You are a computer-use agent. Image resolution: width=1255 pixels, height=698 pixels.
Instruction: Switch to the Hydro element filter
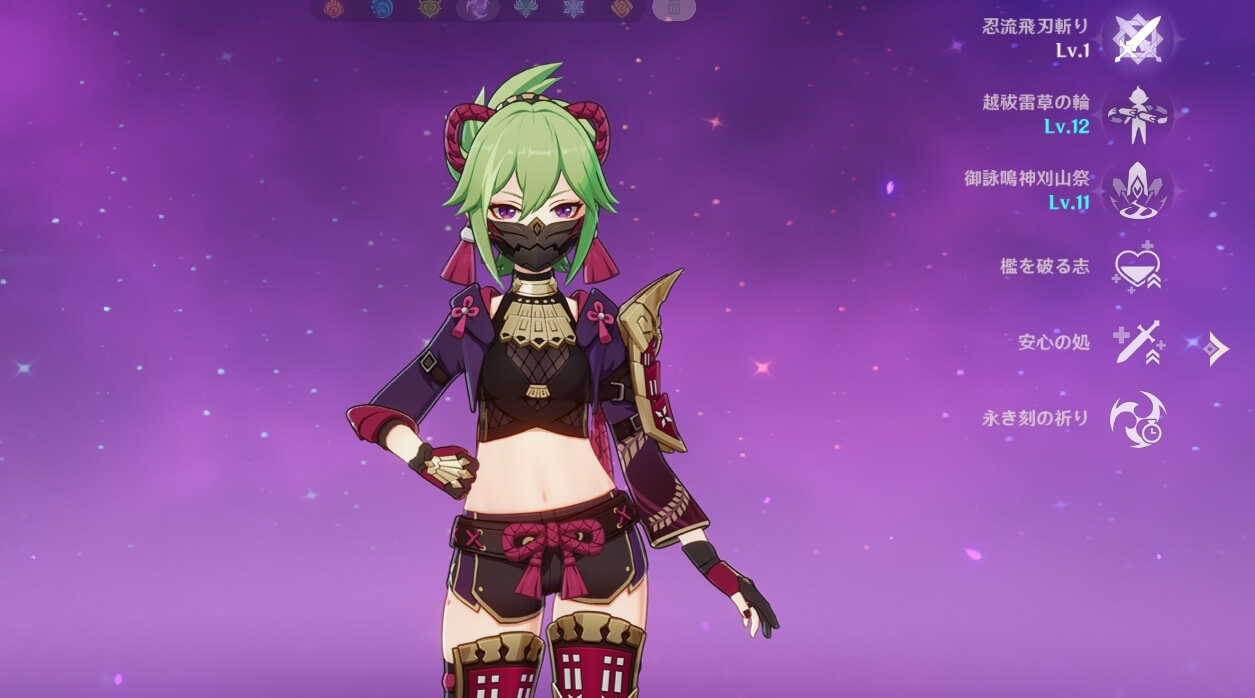(x=381, y=9)
